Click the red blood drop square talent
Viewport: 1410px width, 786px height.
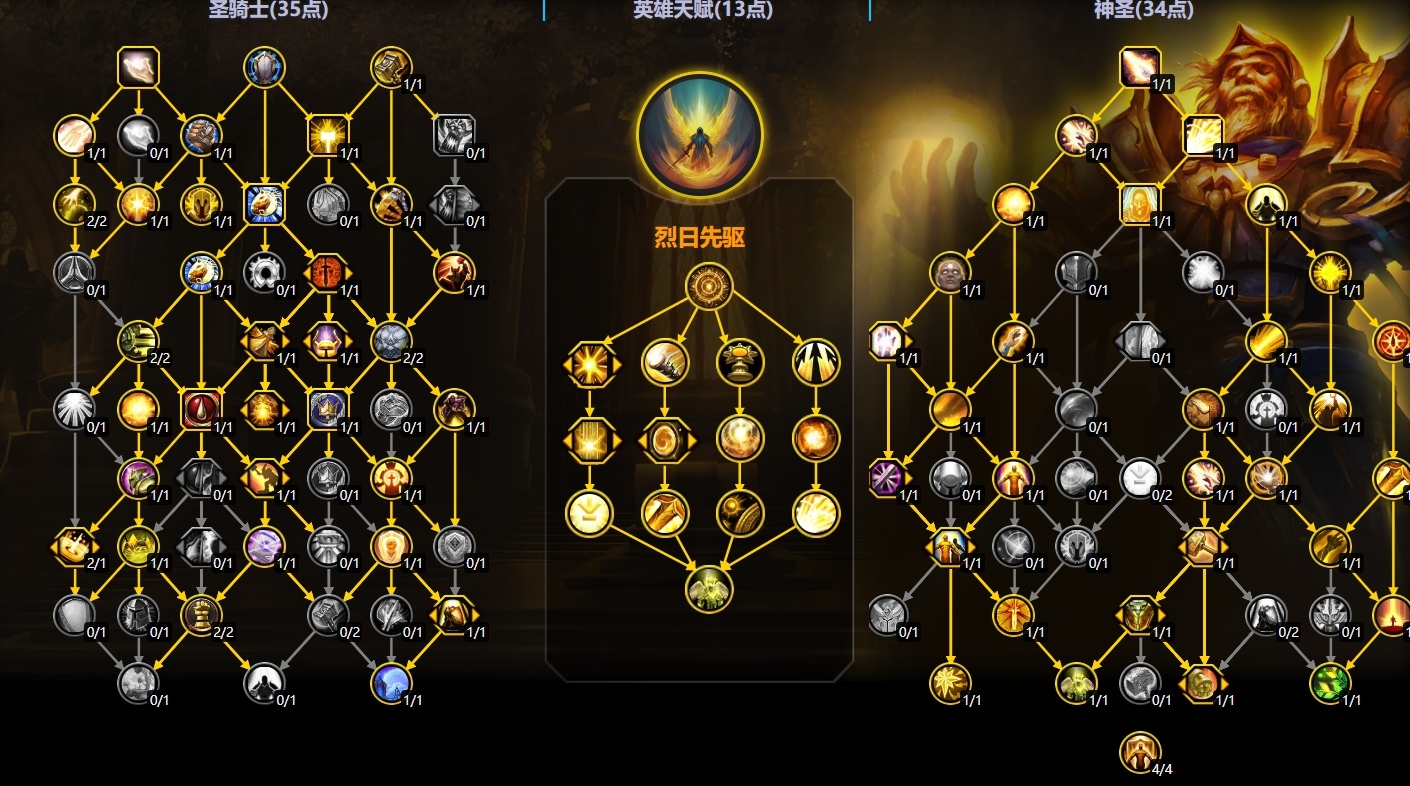pyautogui.click(x=202, y=409)
